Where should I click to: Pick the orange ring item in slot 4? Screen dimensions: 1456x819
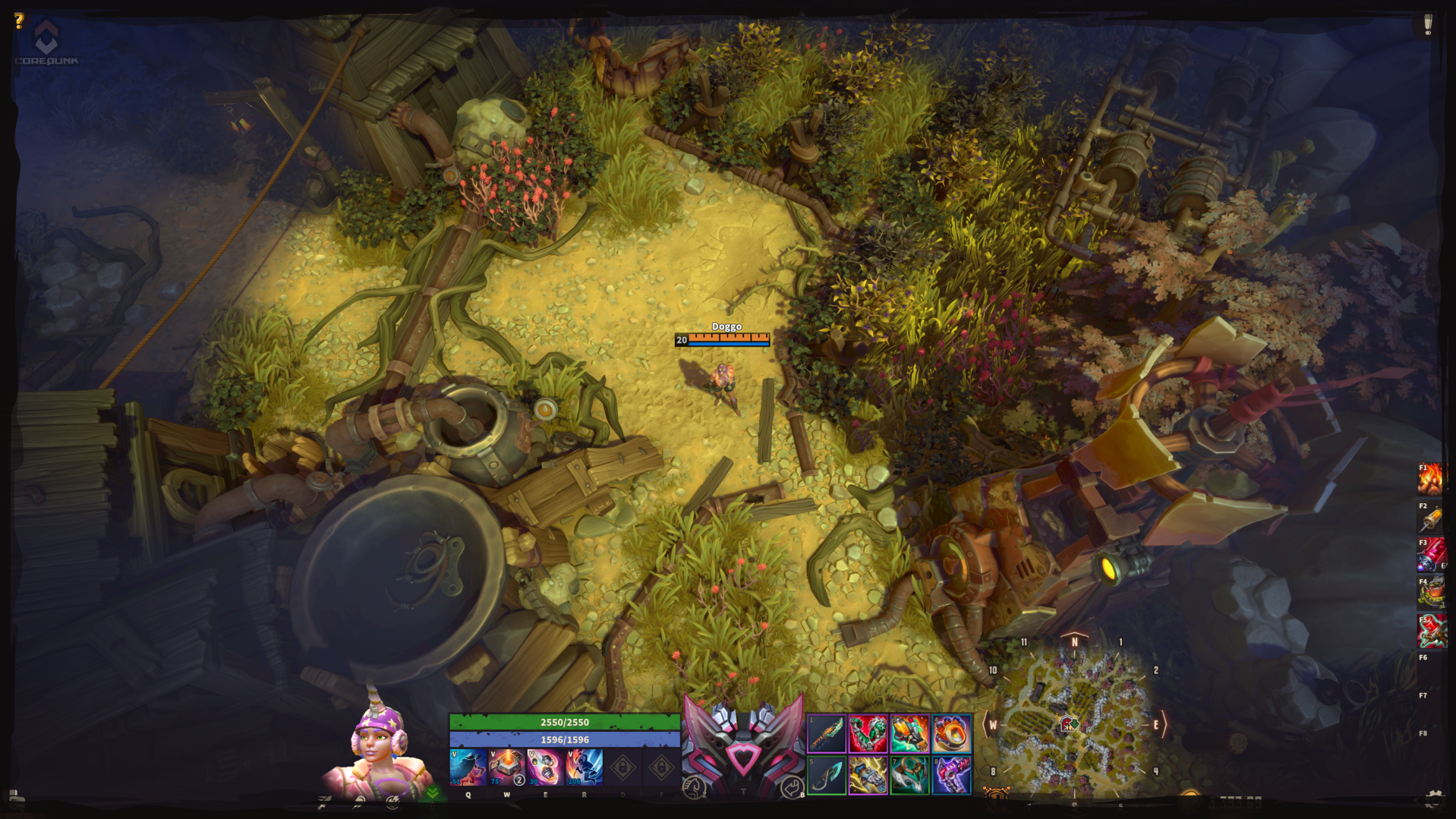[951, 734]
